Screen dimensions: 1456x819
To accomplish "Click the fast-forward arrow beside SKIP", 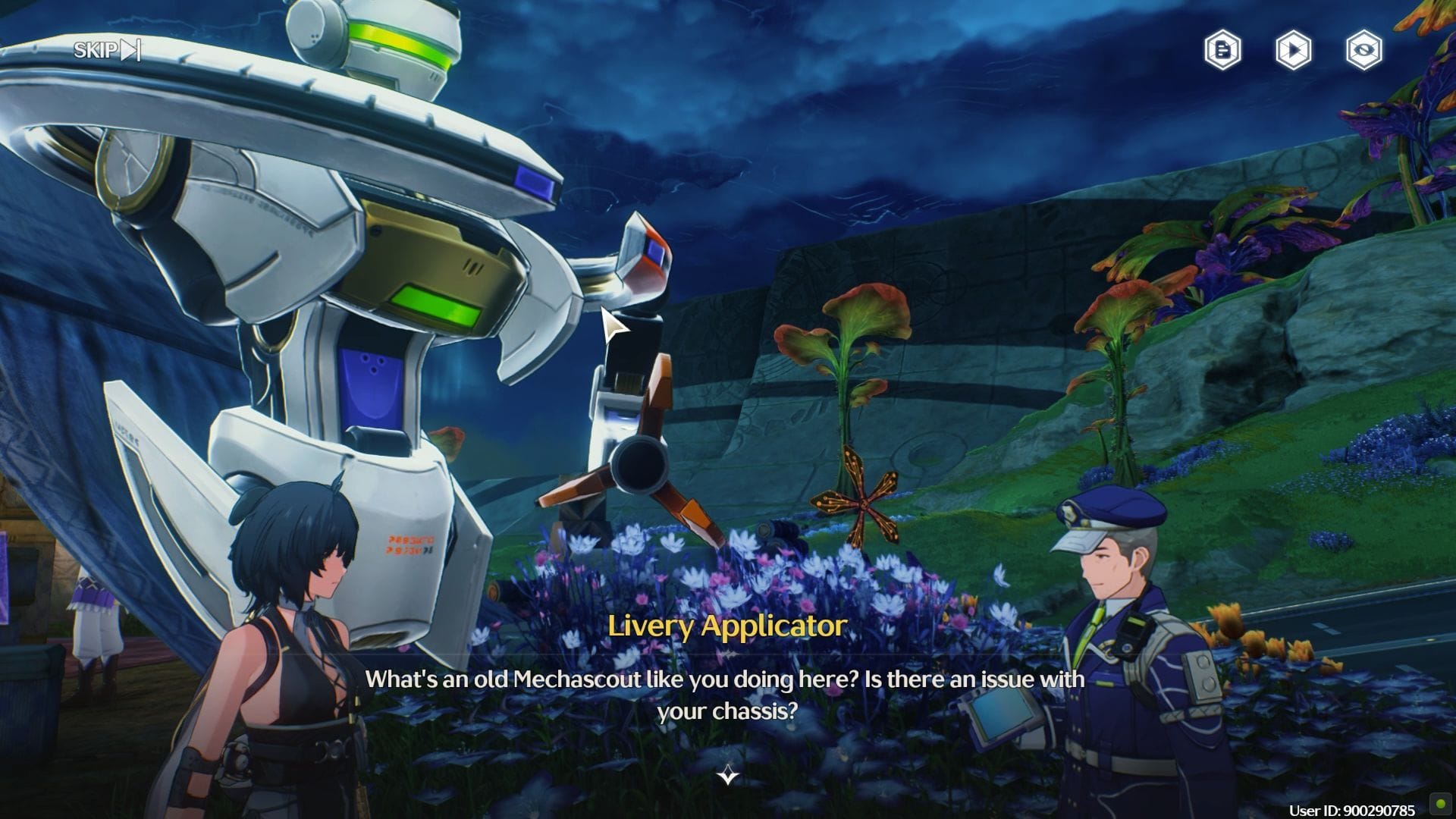I will pyautogui.click(x=130, y=51).
